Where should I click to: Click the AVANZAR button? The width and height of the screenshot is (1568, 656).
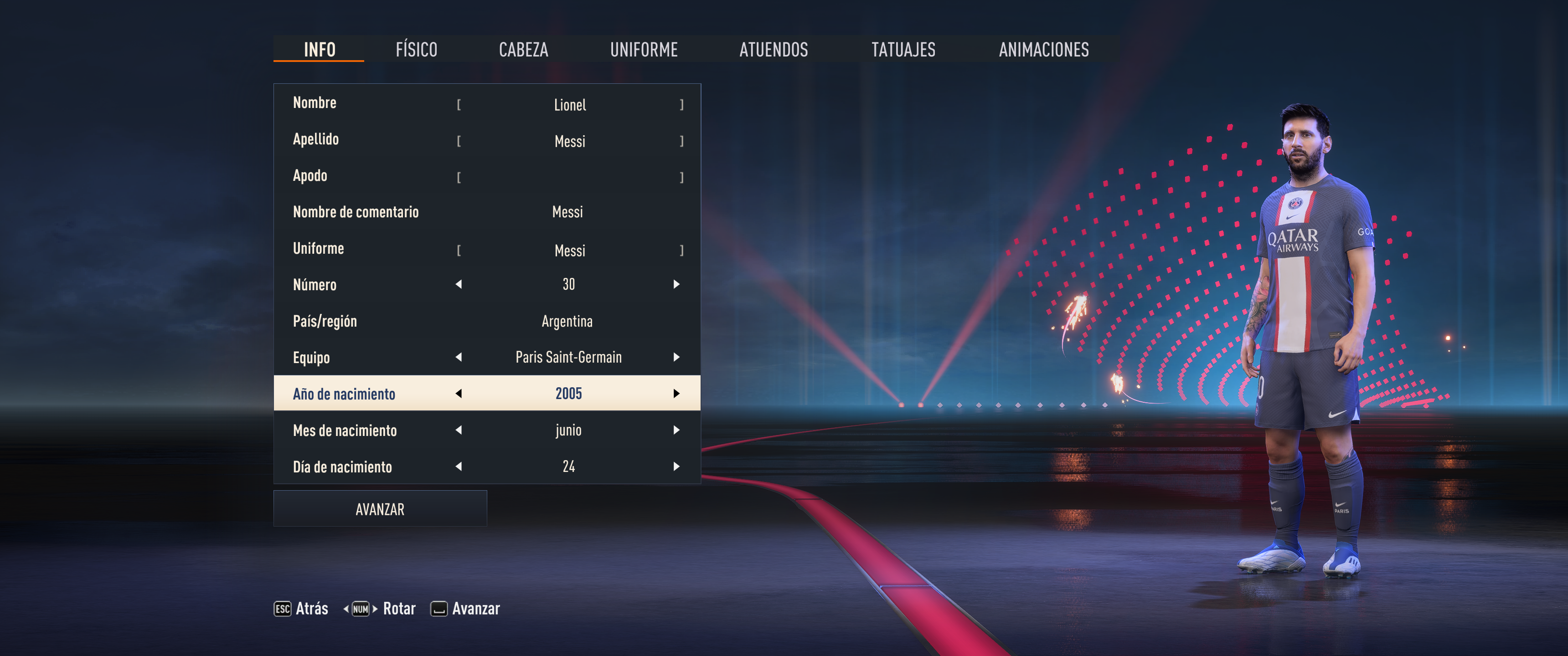click(380, 509)
